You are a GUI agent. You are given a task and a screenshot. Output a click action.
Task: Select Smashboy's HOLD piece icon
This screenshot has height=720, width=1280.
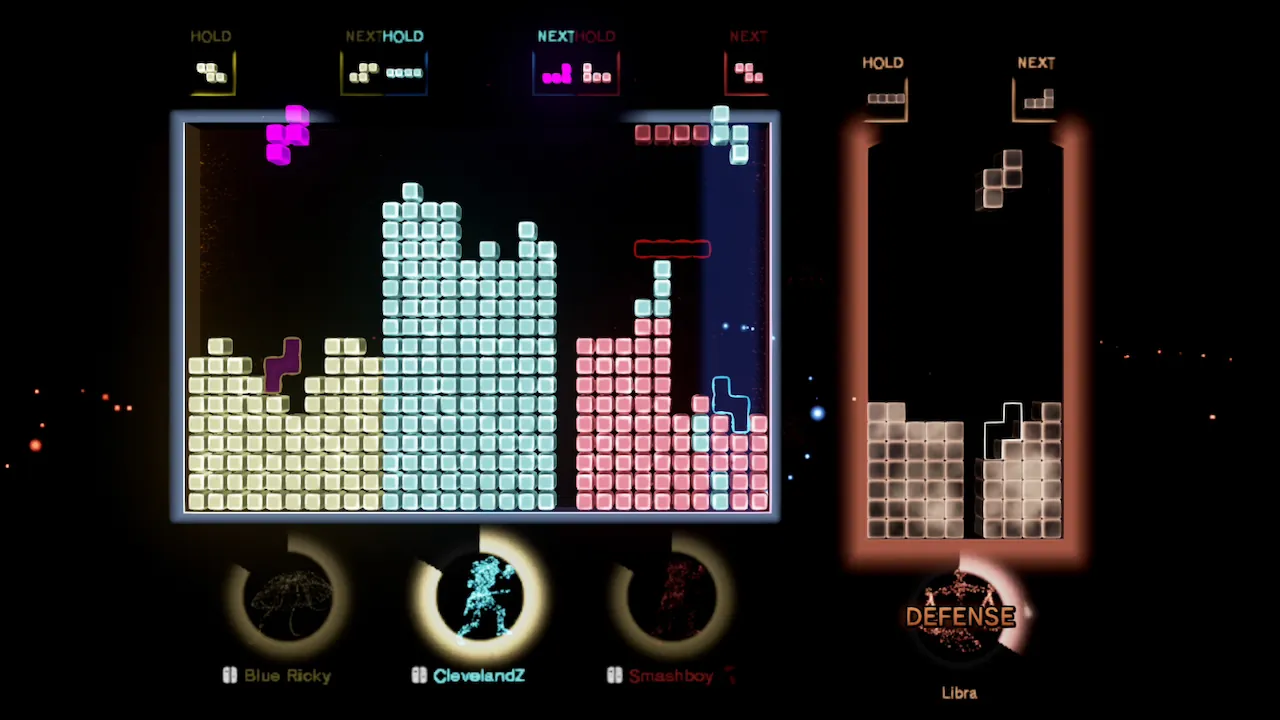pos(597,73)
